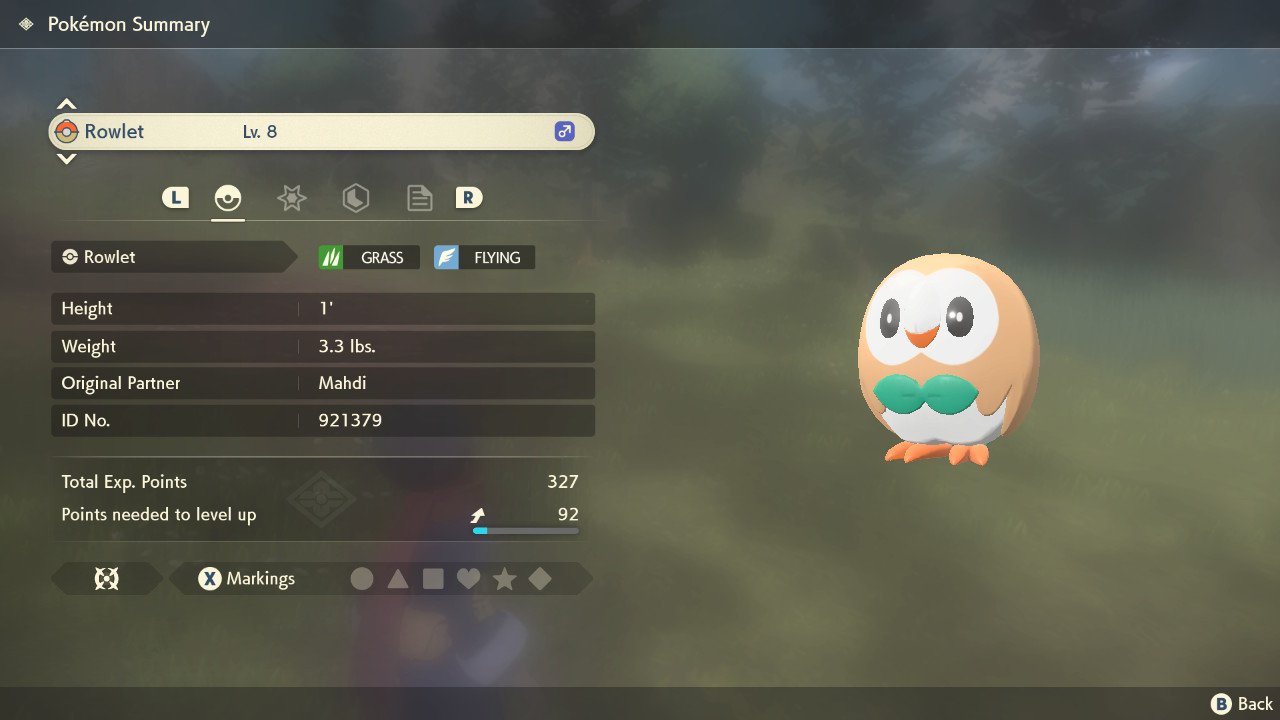Select the Rowlet name bar
The width and height of the screenshot is (1280, 720).
tap(320, 131)
